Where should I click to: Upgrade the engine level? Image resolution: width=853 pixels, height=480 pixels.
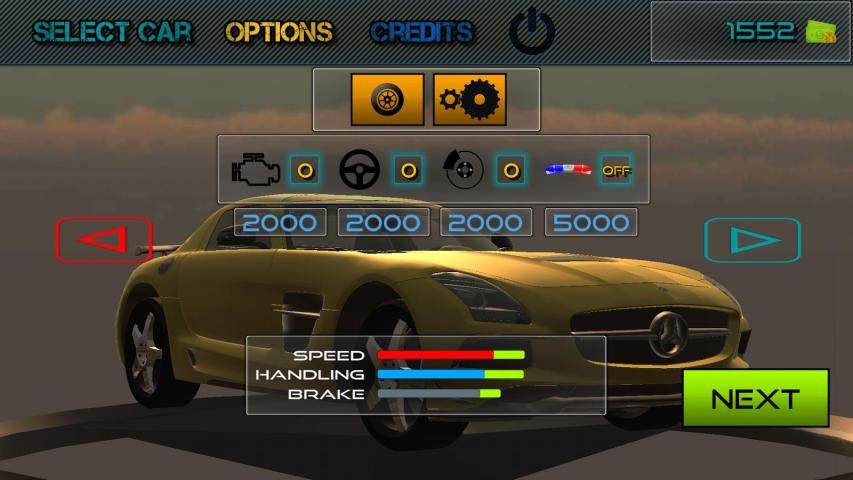click(x=305, y=170)
